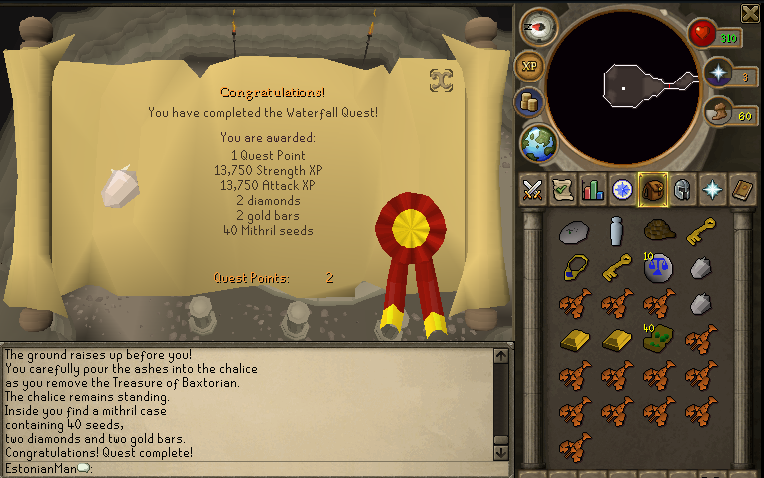This screenshot has height=478, width=764.
Task: Open the brown spellbook tab
Action: (741, 188)
